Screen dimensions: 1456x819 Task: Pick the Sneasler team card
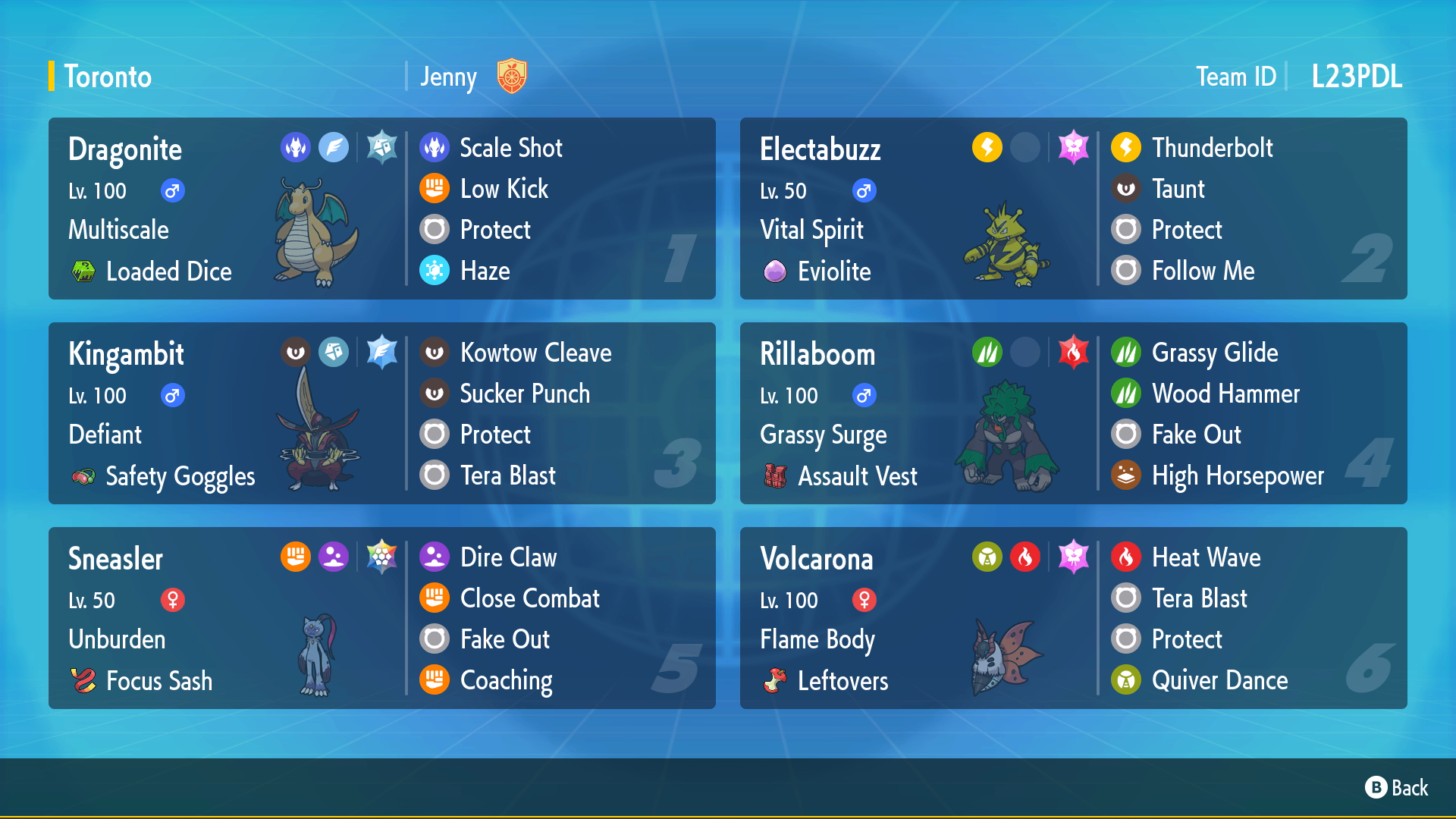click(381, 618)
